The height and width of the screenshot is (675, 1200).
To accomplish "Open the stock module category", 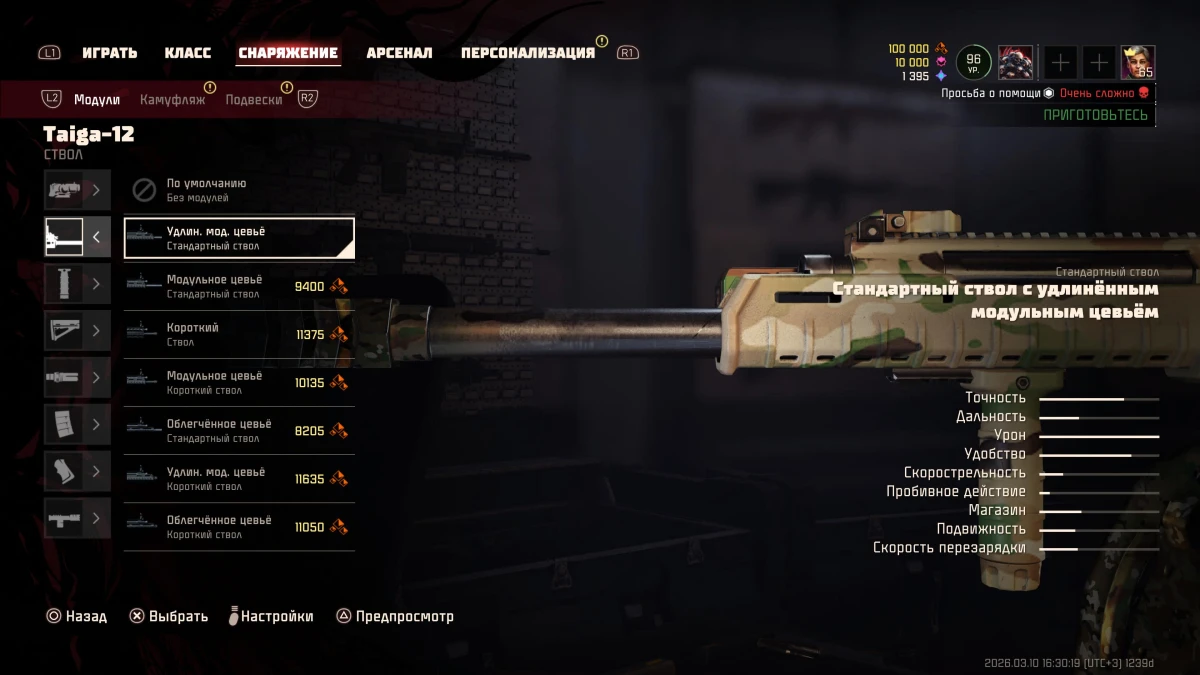I will (77, 331).
